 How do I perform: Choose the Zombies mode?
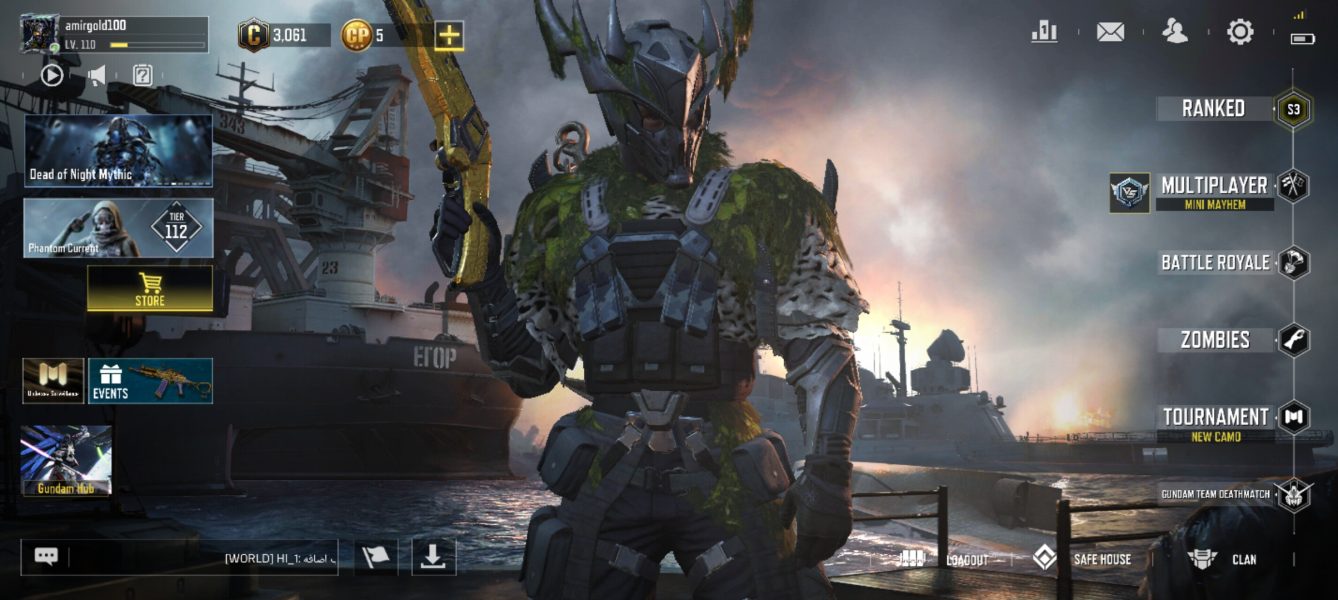tap(1214, 340)
